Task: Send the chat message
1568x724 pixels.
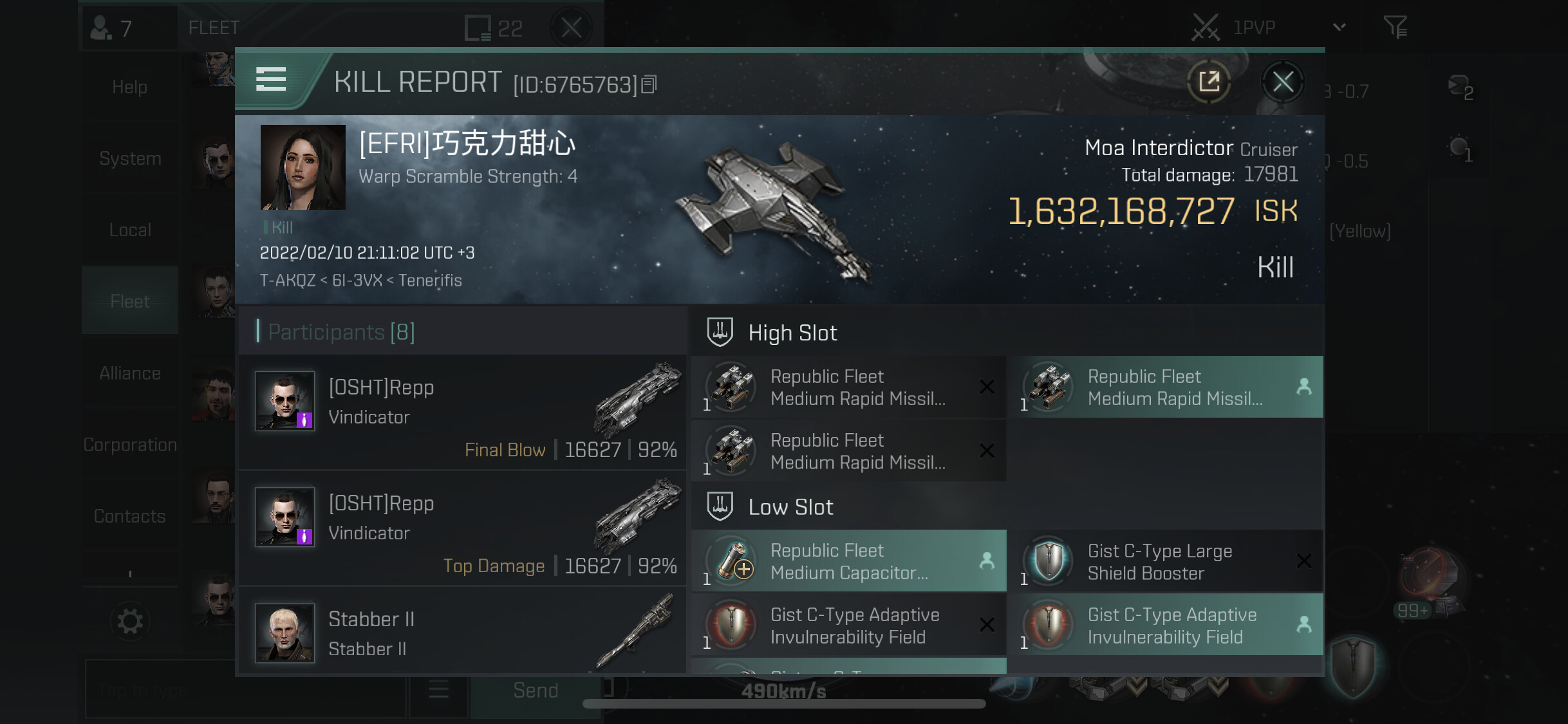Action: [x=535, y=691]
